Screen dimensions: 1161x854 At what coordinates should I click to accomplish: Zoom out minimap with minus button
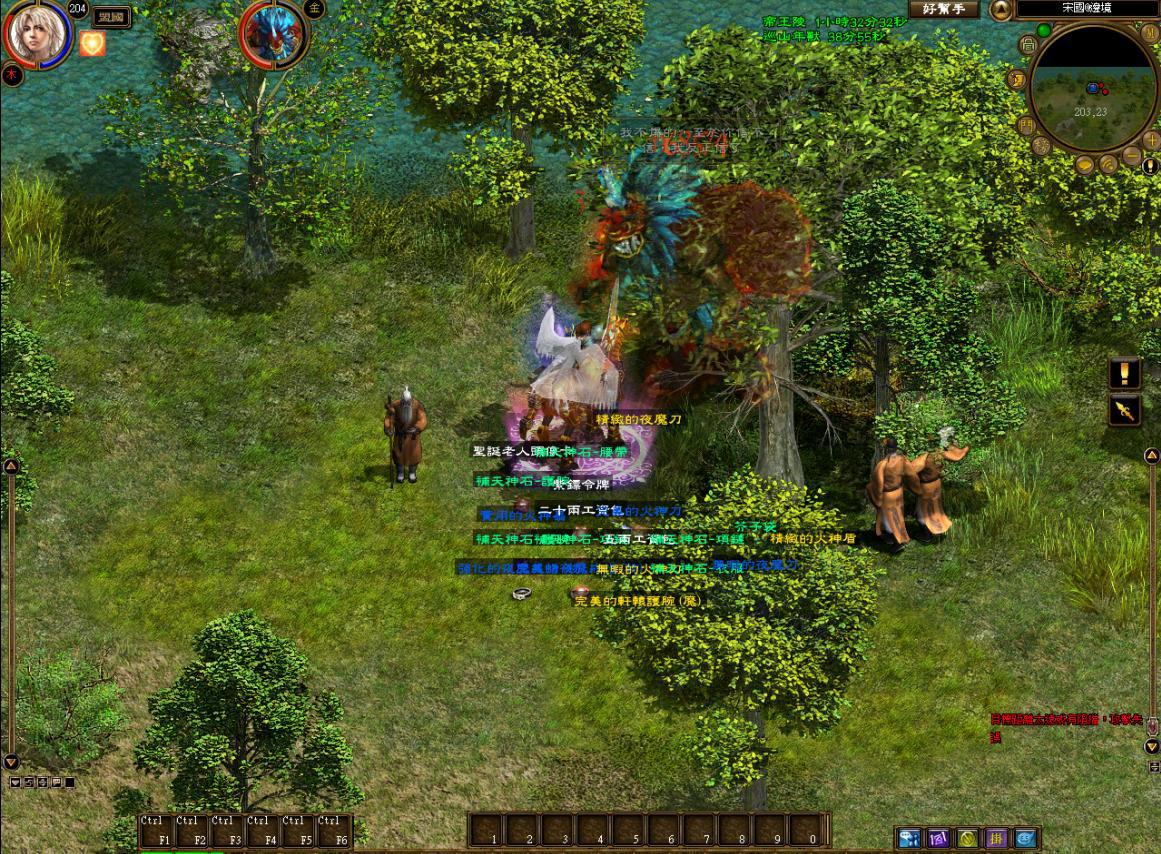coord(1130,157)
